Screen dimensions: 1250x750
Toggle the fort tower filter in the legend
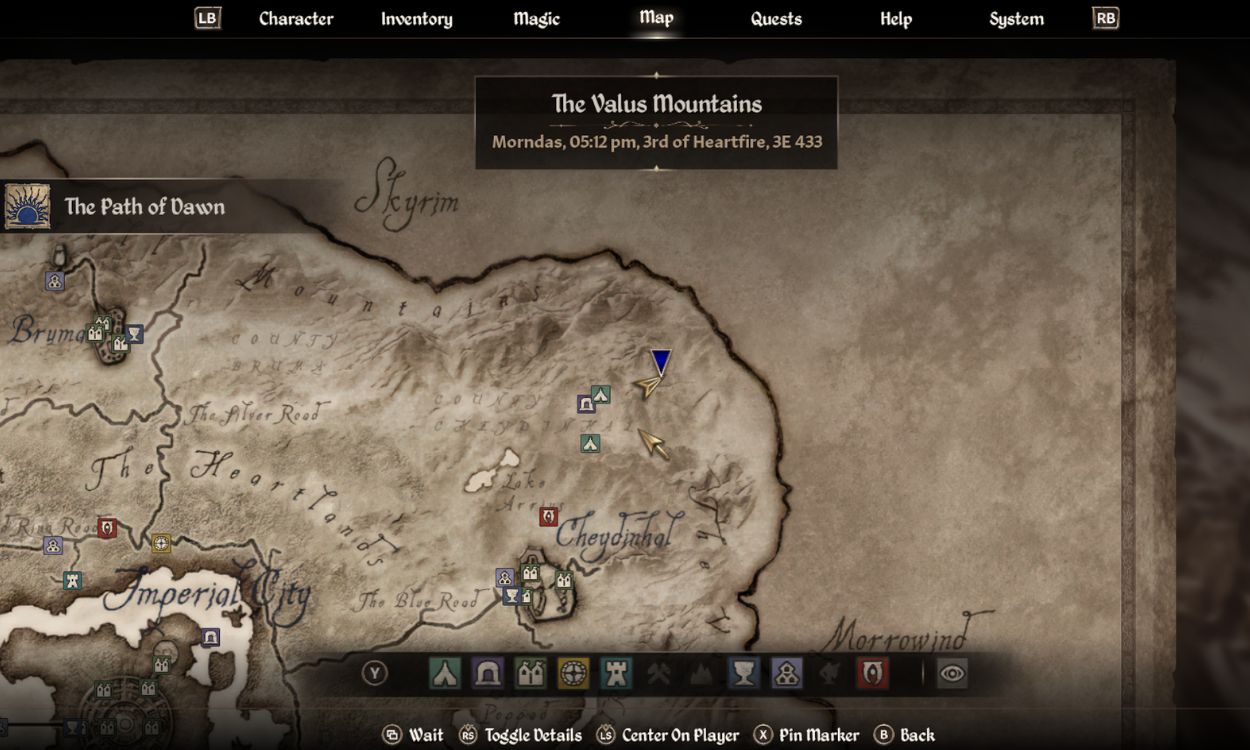pyautogui.click(x=616, y=673)
